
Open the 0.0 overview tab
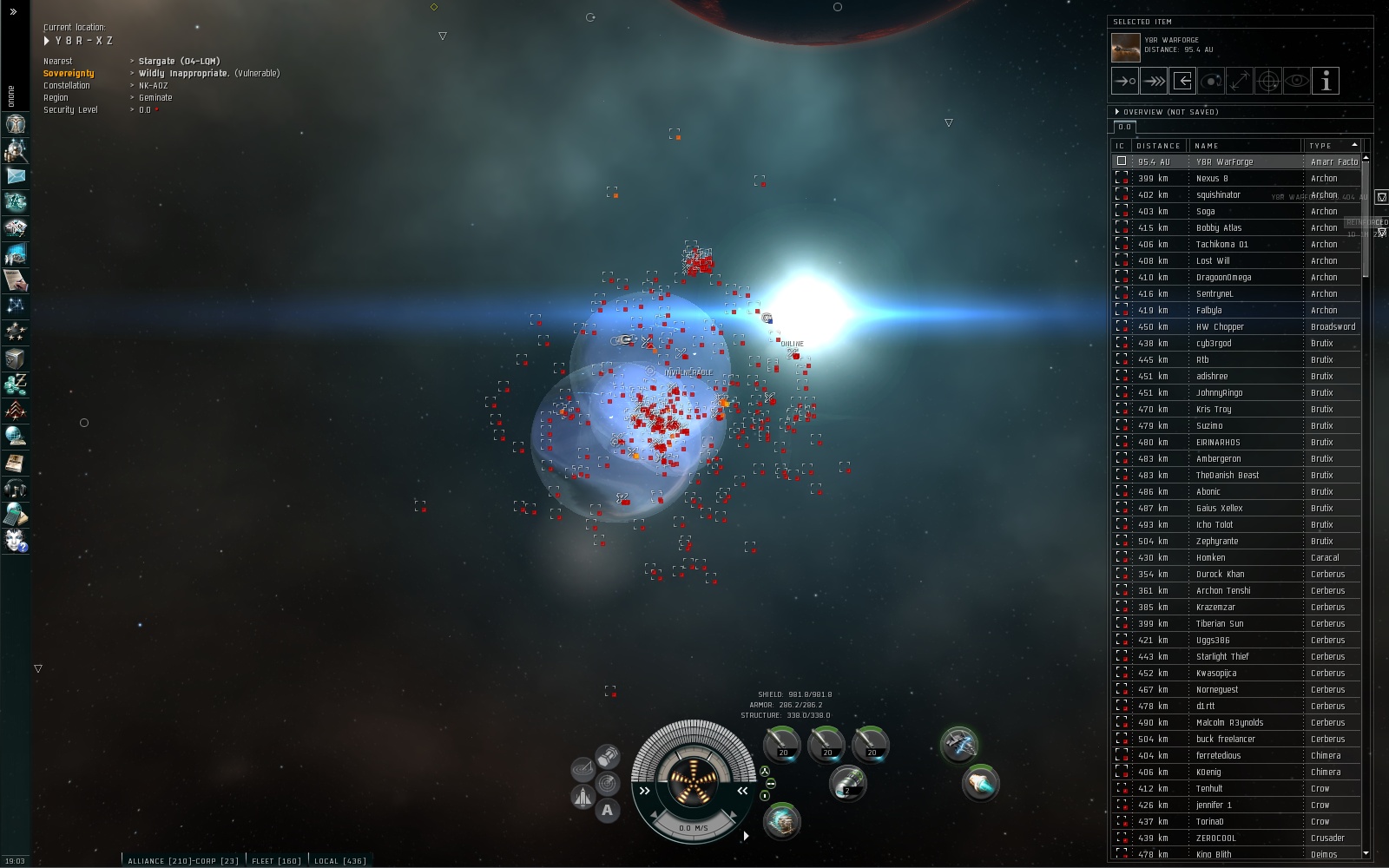[1125, 127]
